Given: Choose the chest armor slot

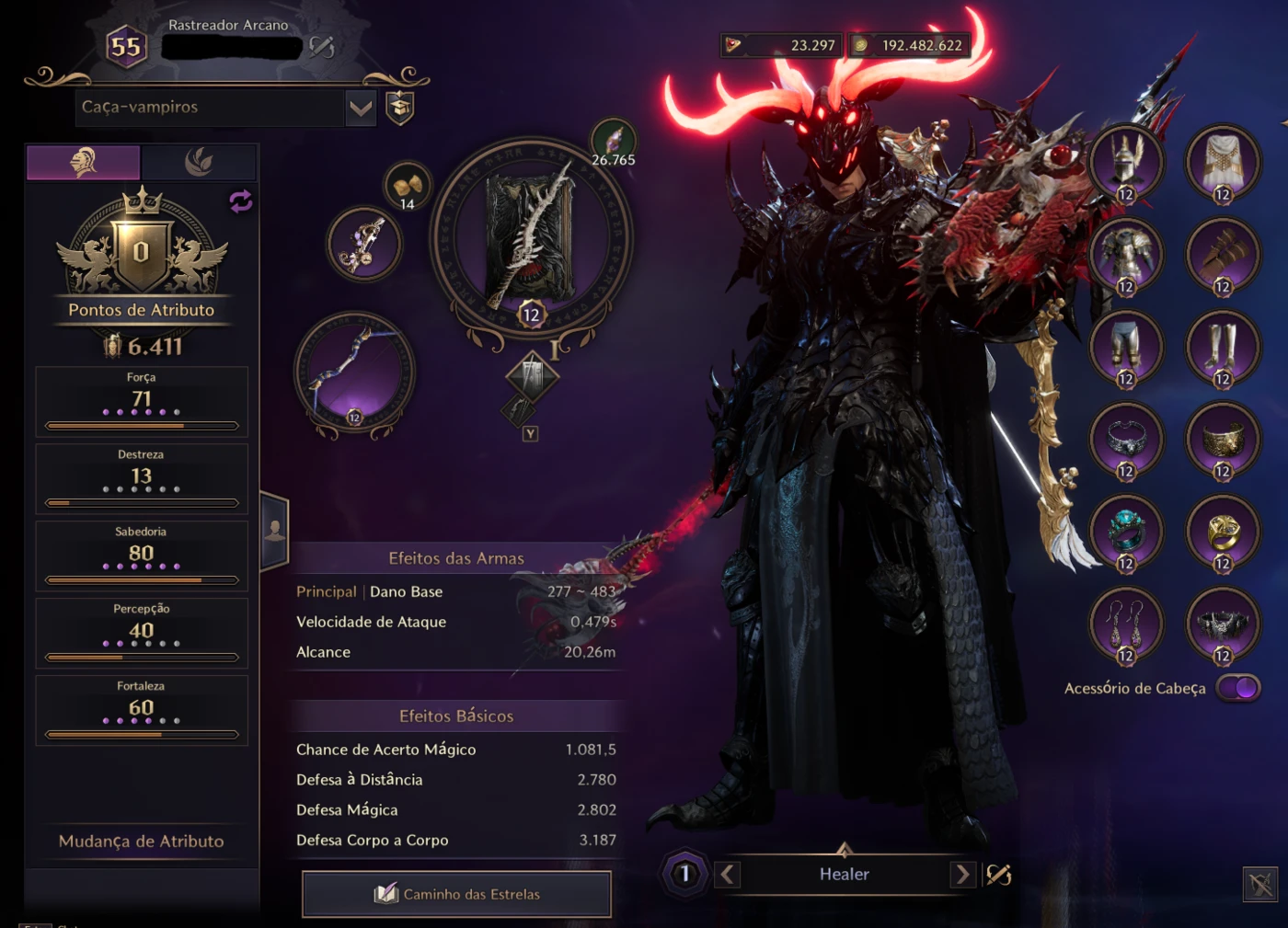Looking at the screenshot, I should pos(1126,255).
